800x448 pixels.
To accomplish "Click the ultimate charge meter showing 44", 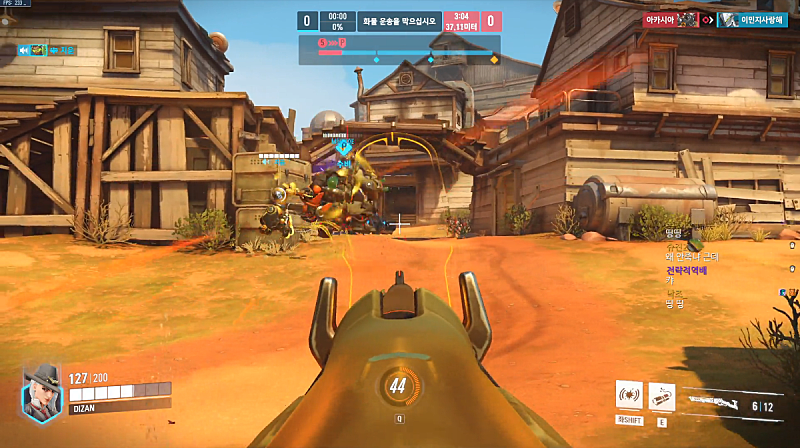I will 398,386.
